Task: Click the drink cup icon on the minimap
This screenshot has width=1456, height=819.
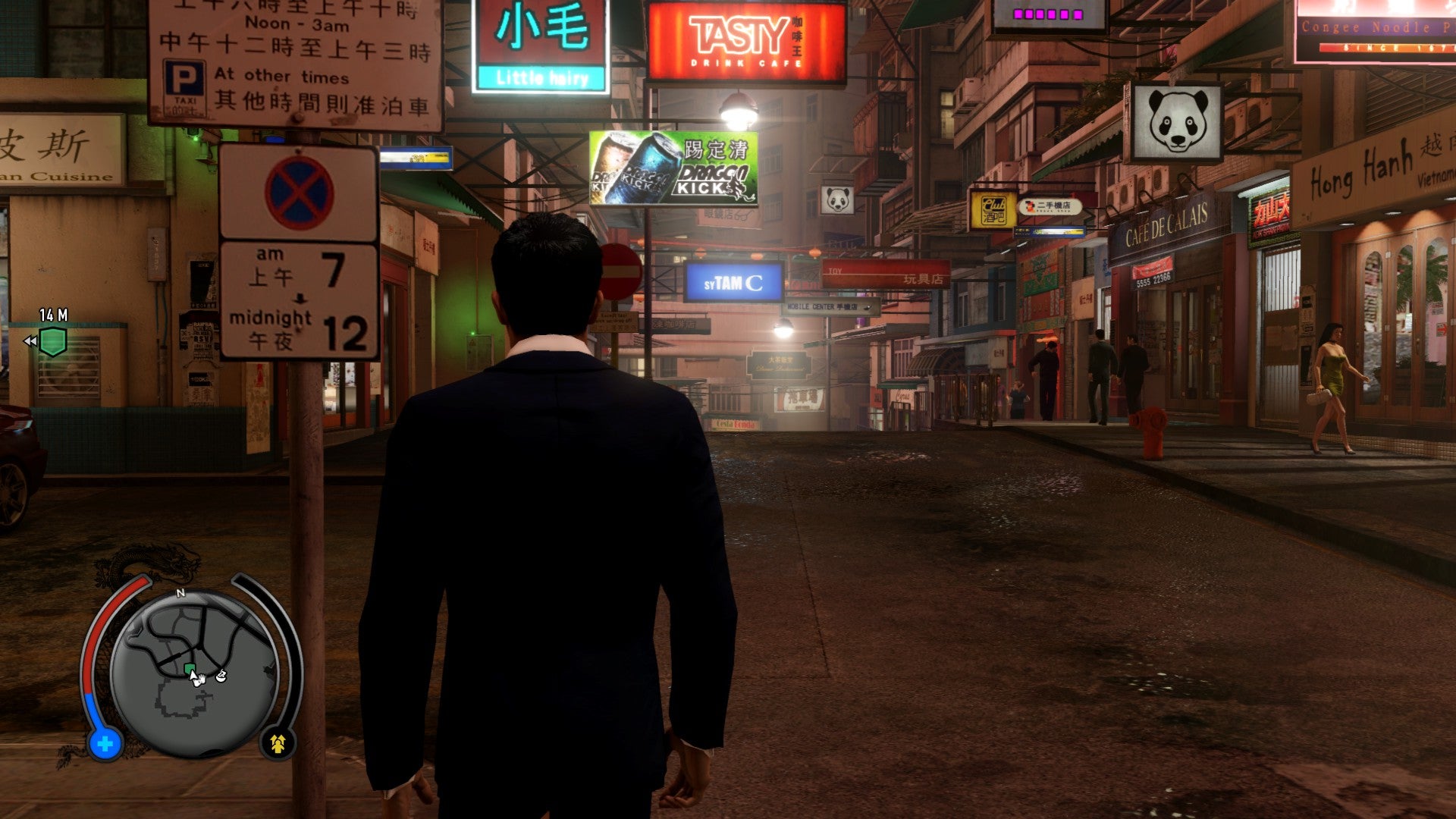Action: click(x=221, y=676)
